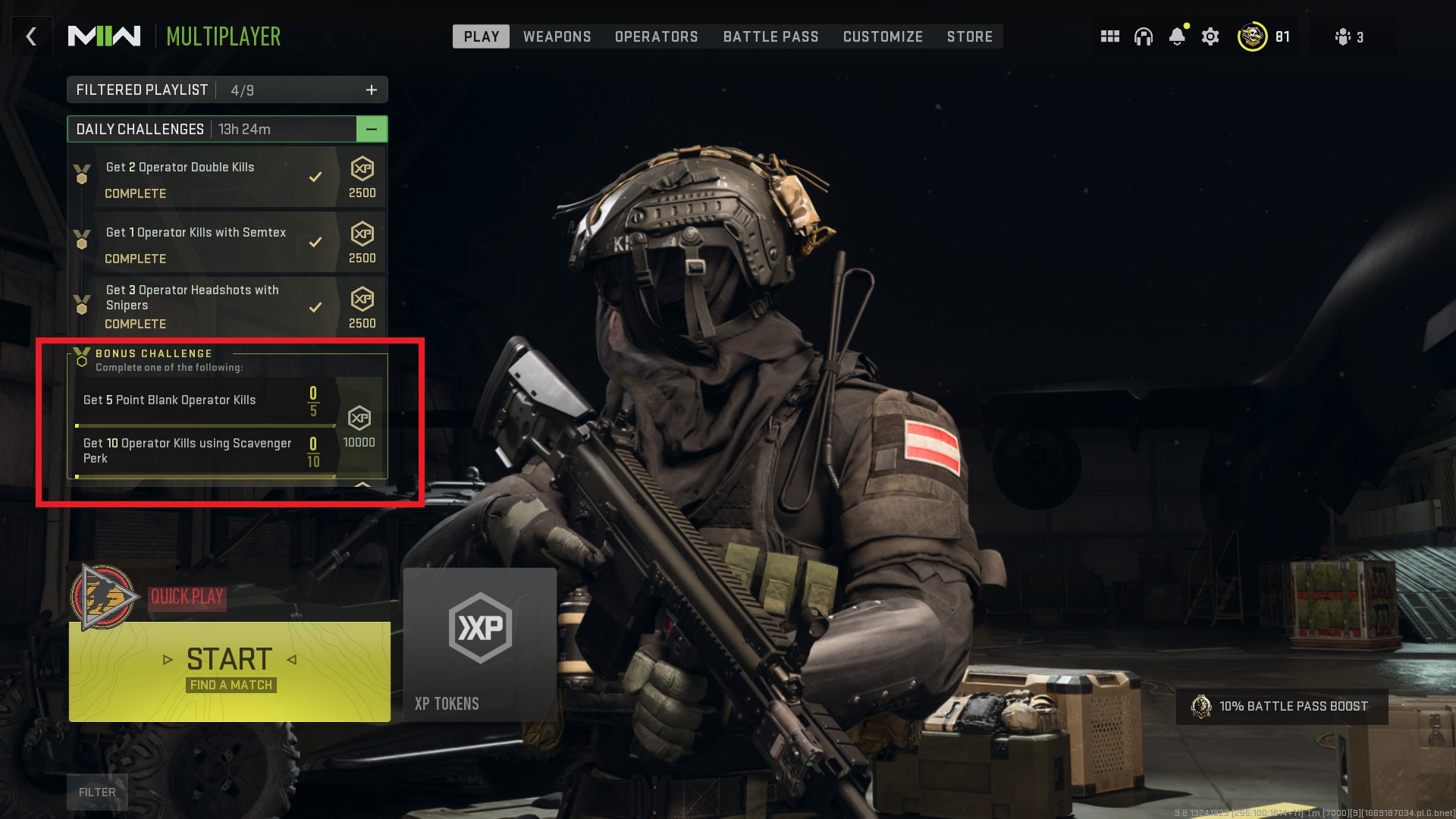Screen dimensions: 1456x819
Task: Click the Scavenger Perk challenge progress bar
Action: 205,475
